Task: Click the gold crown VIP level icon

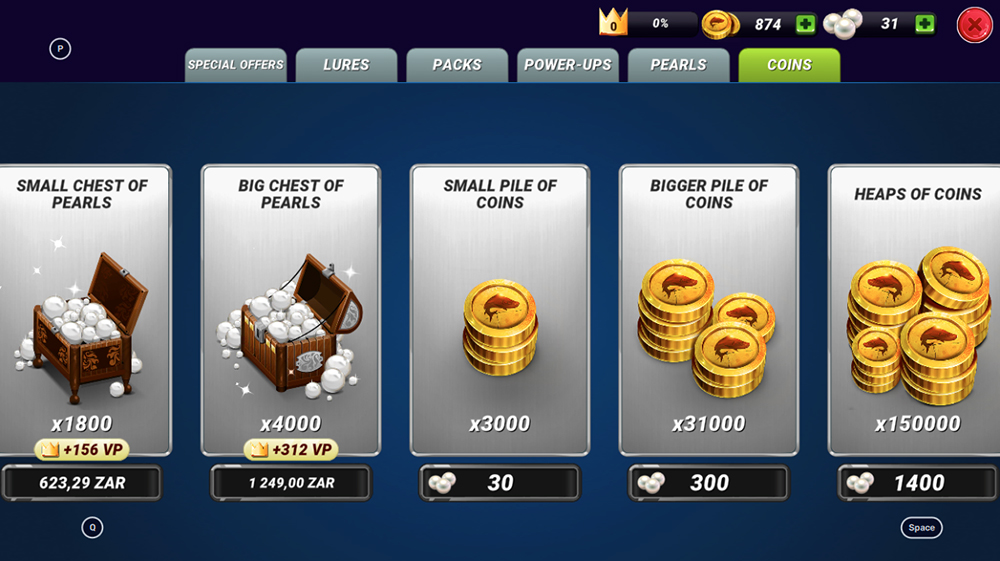Action: coord(612,23)
